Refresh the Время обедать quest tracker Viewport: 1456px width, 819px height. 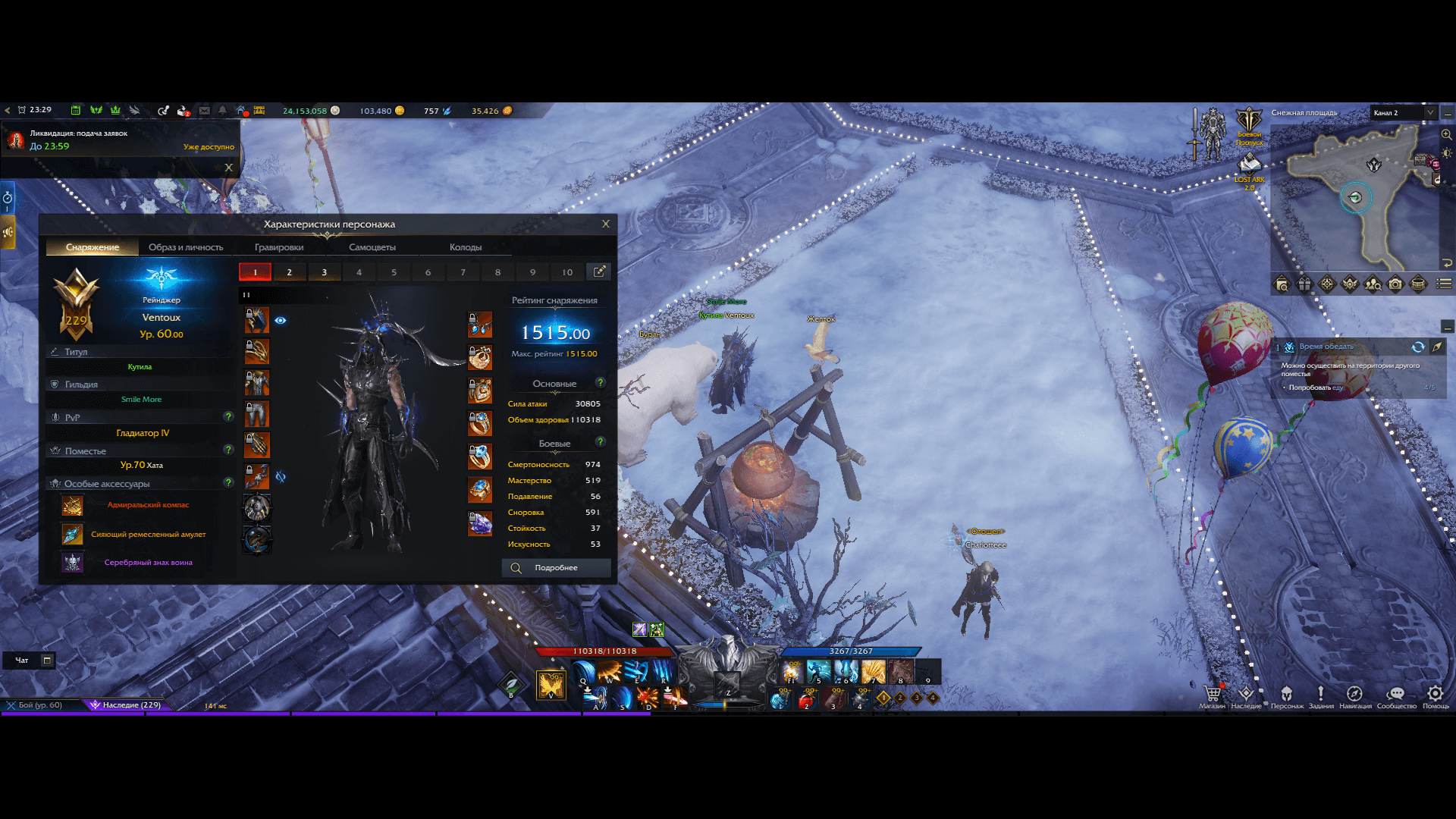point(1417,347)
